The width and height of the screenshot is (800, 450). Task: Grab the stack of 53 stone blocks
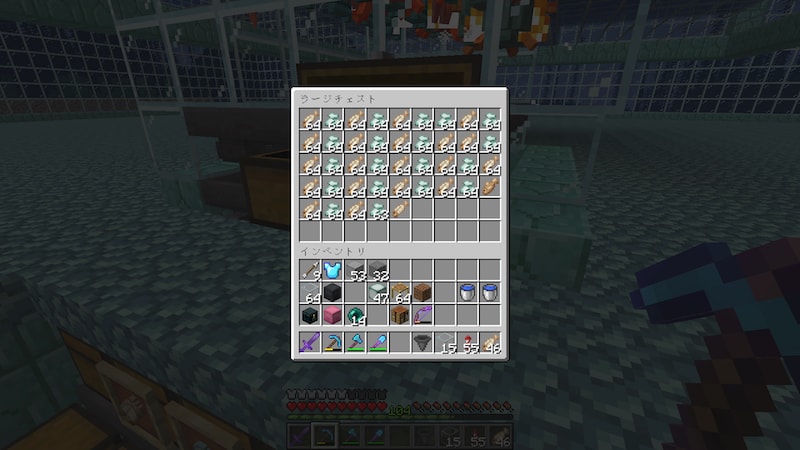pyautogui.click(x=355, y=270)
